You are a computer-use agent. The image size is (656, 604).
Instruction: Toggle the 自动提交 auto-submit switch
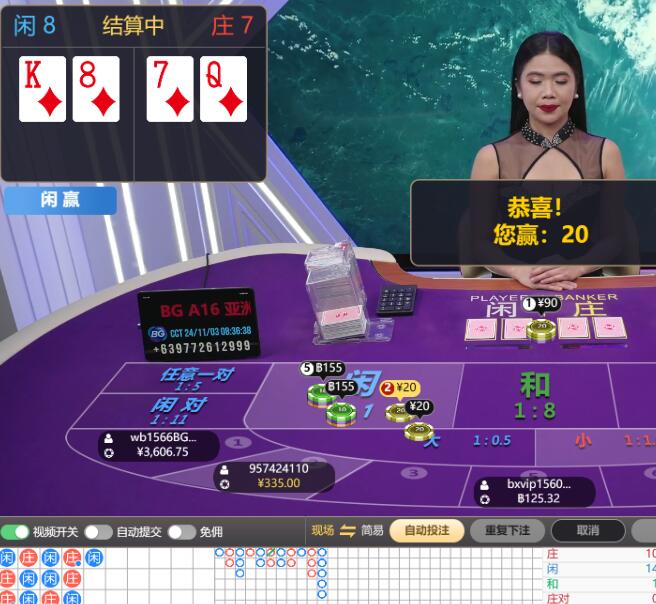tap(98, 532)
